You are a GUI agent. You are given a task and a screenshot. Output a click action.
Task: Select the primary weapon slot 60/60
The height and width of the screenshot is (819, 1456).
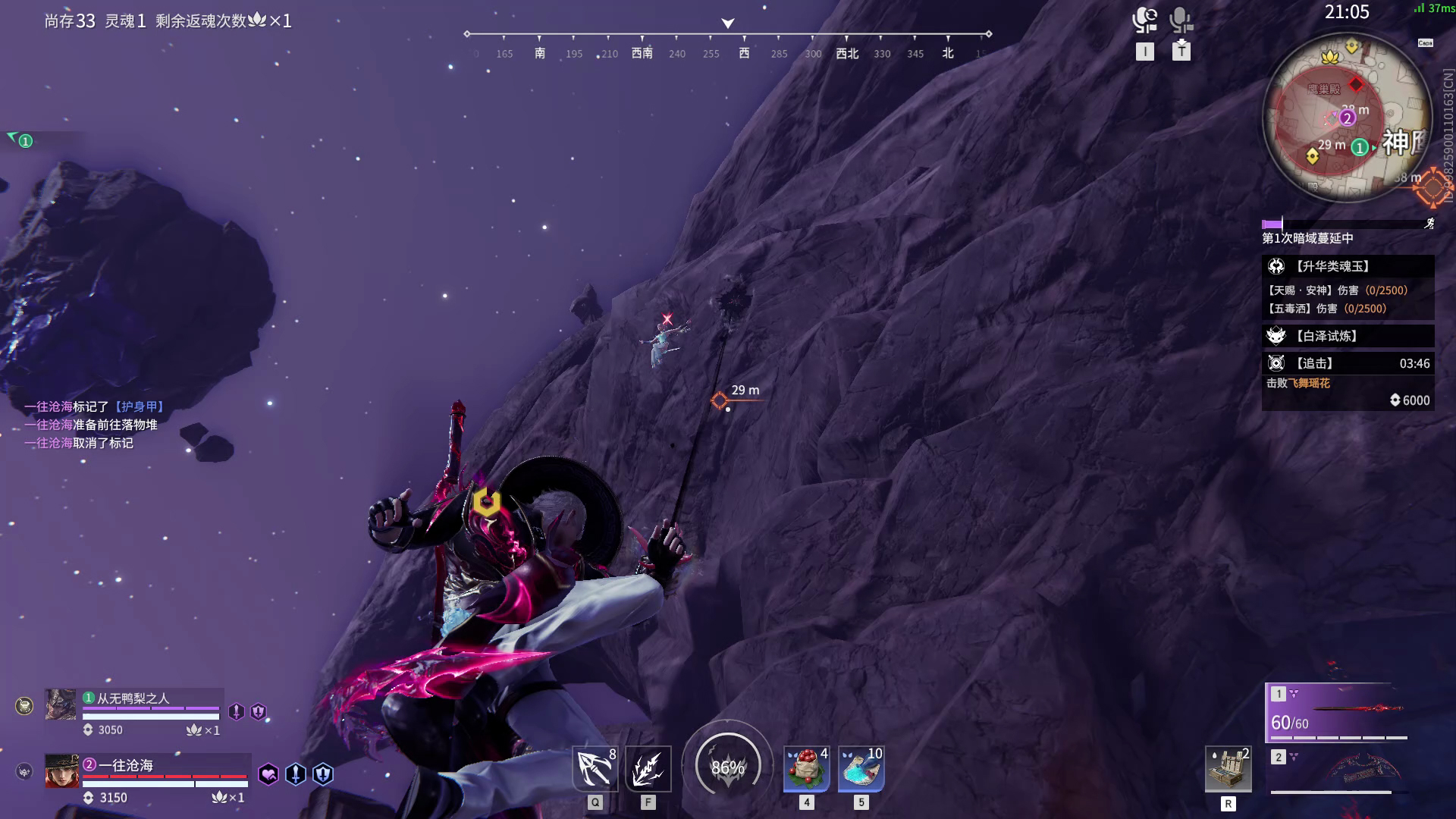(x=1339, y=713)
